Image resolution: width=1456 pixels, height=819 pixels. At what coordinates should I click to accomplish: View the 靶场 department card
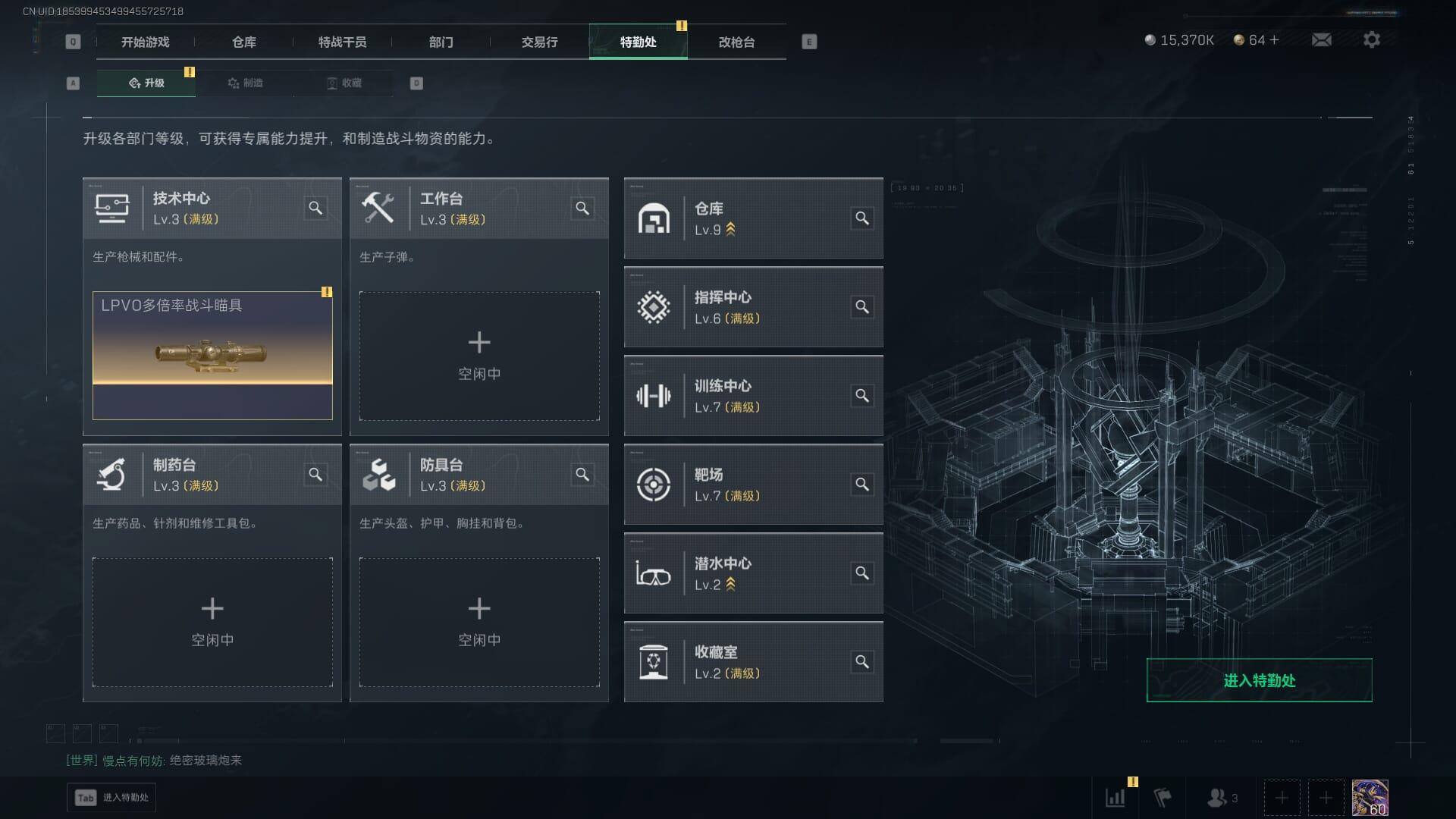[x=753, y=485]
